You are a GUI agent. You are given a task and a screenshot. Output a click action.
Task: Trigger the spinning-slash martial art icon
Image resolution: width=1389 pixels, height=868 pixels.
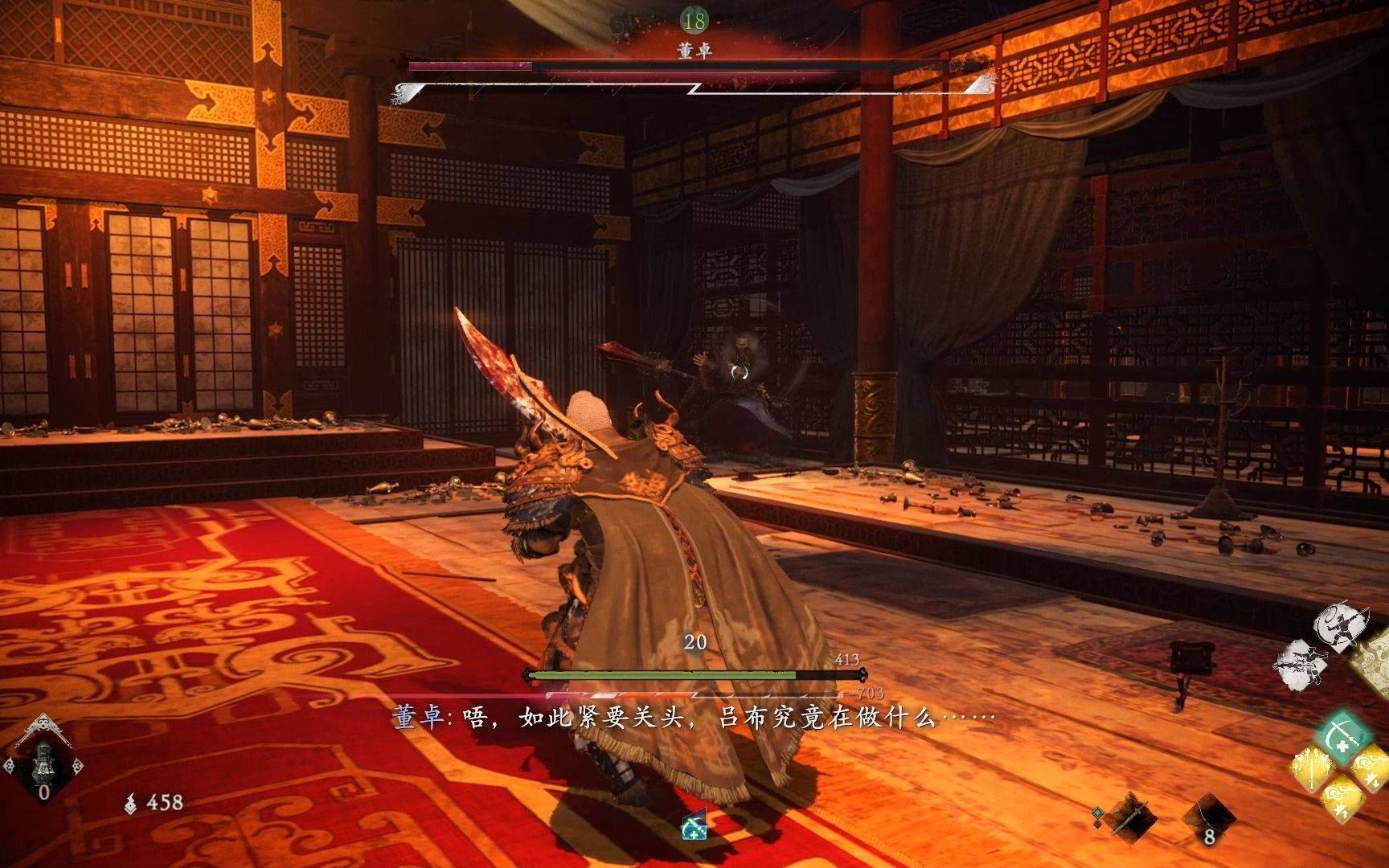click(x=1339, y=627)
